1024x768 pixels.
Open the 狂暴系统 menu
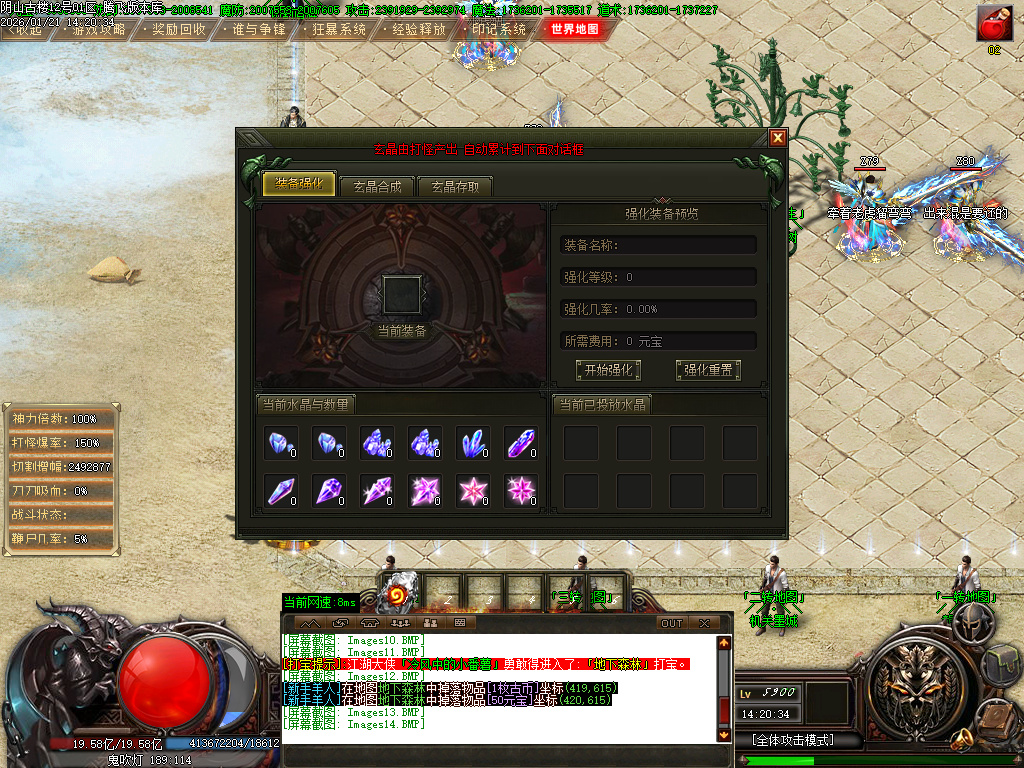point(333,29)
